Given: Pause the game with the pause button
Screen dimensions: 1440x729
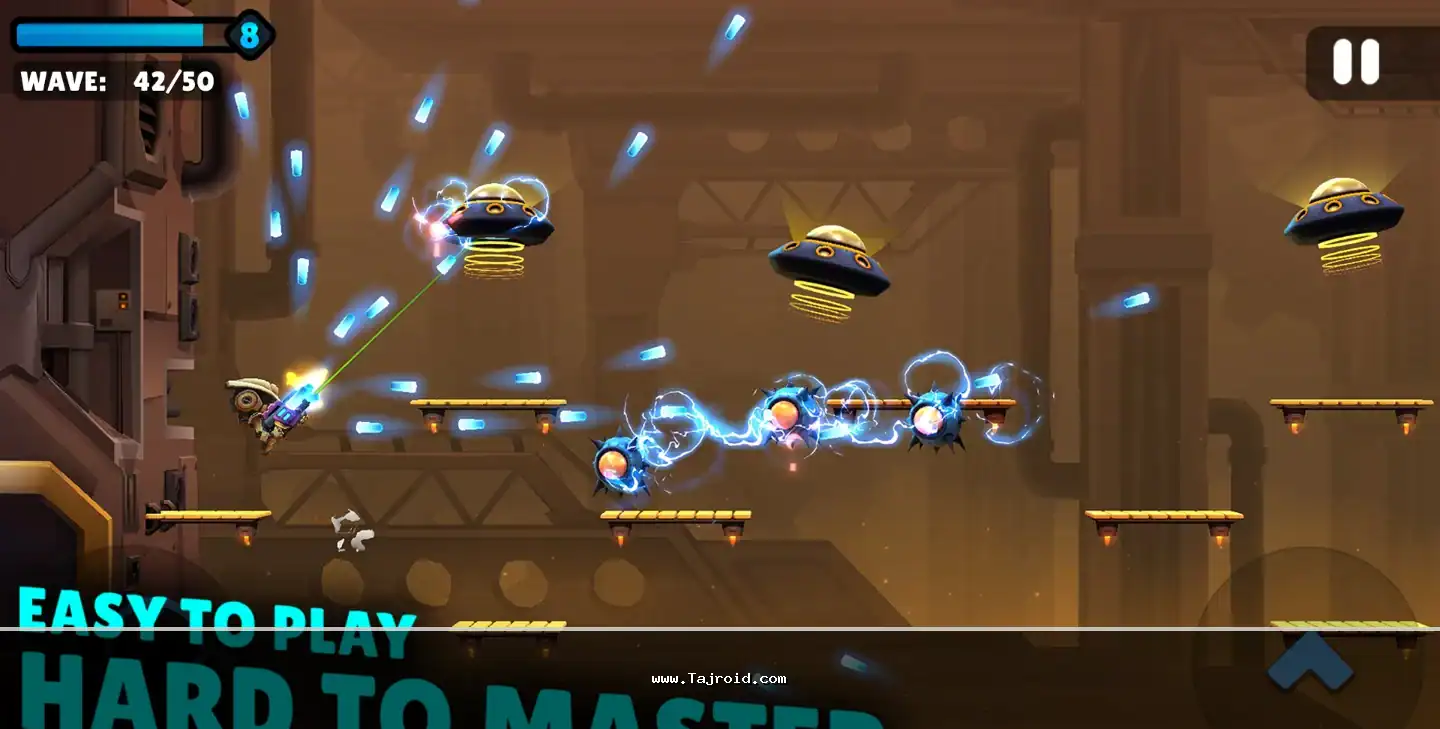Looking at the screenshot, I should coord(1356,63).
